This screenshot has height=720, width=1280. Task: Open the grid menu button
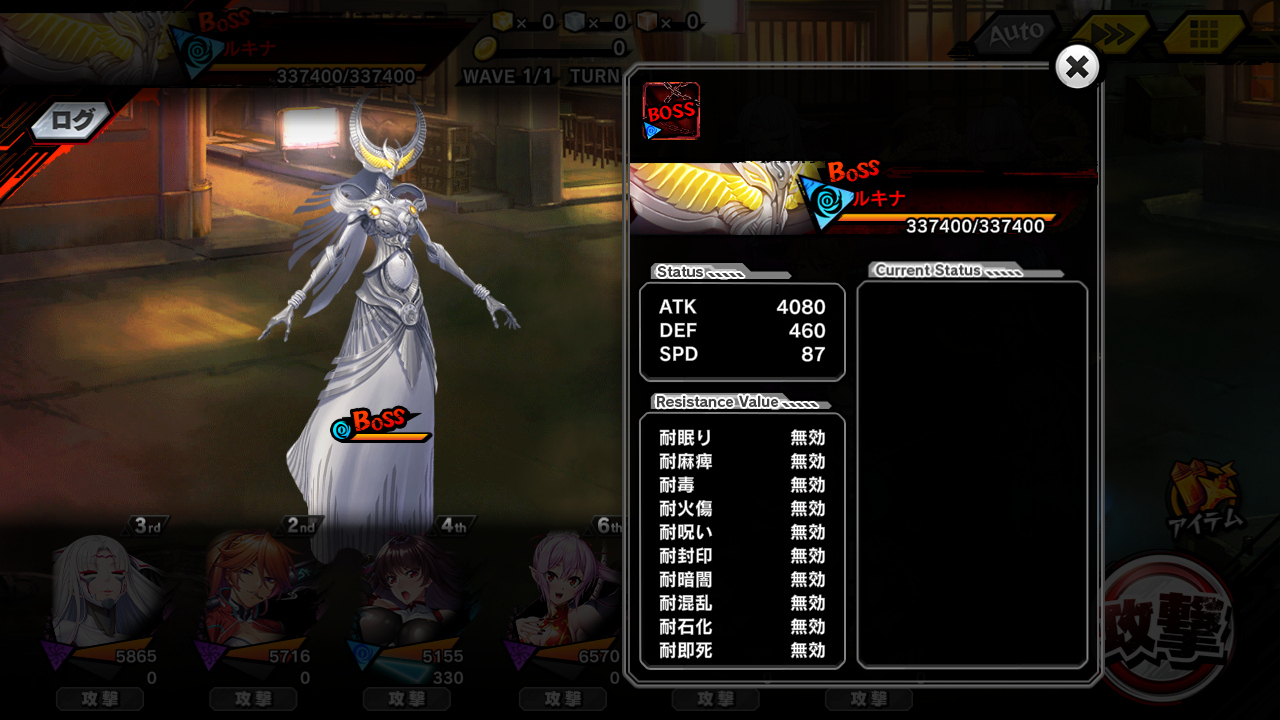[1203, 35]
